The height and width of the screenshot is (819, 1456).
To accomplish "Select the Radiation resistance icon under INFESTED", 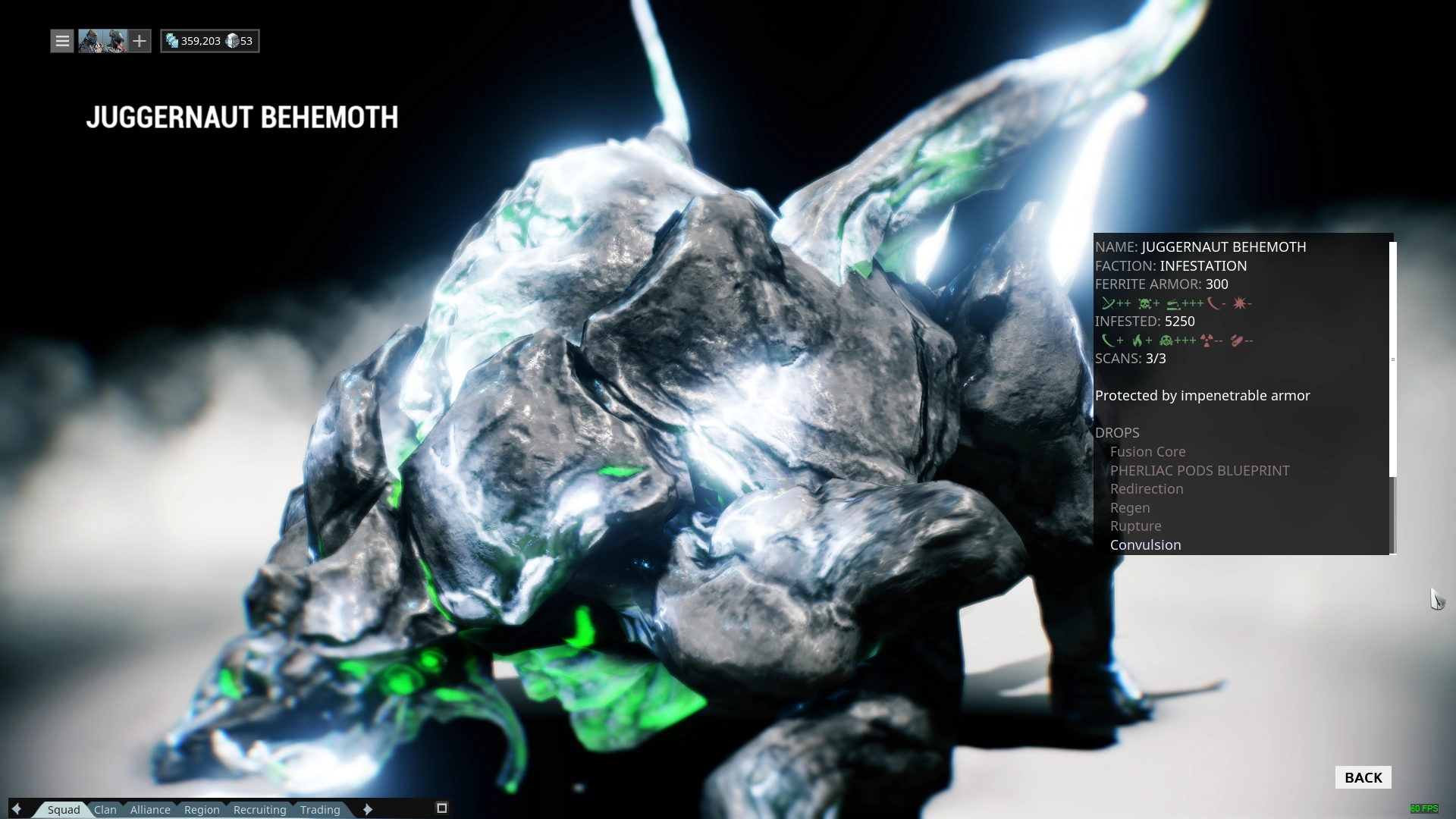I will pos(1207,341).
